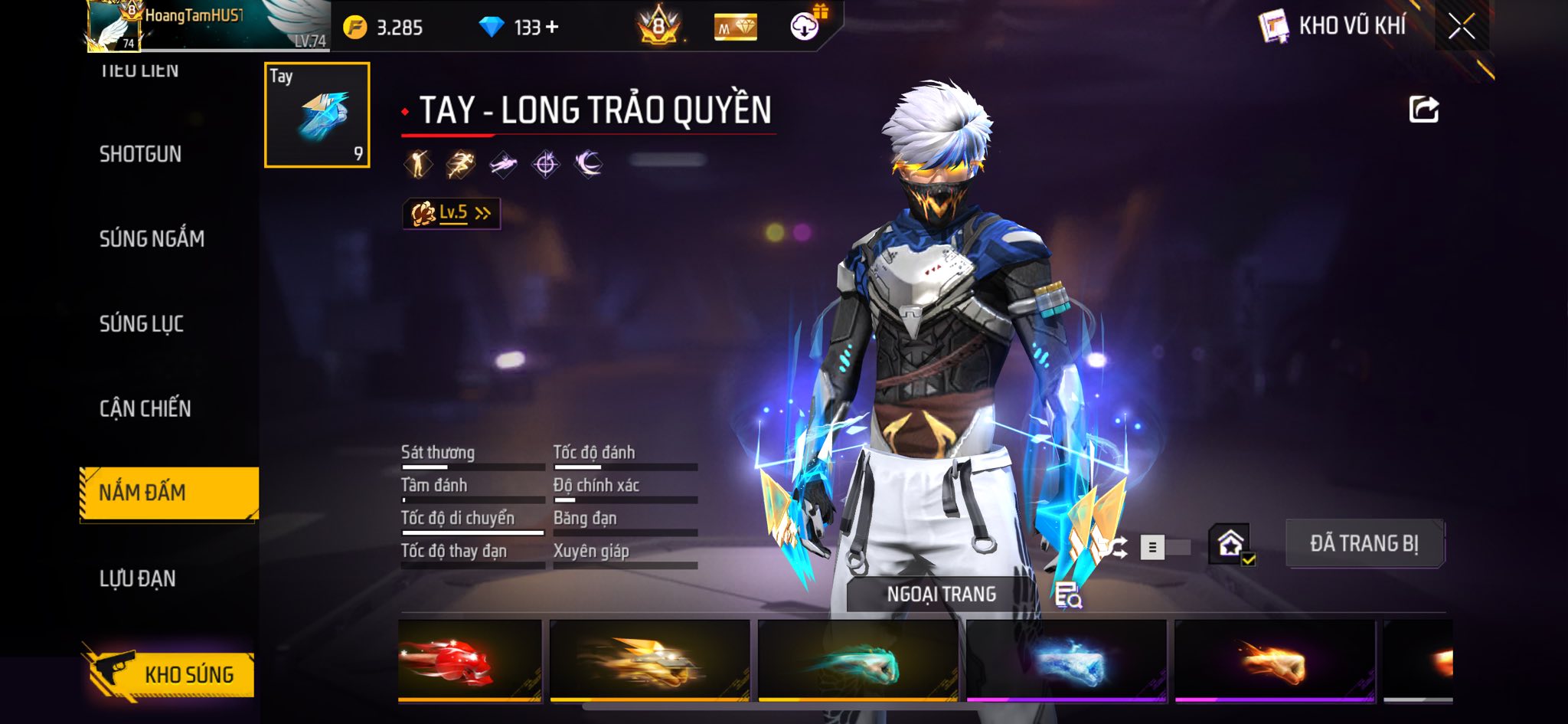
Task: Close the weapon vault screen
Action: point(1461,27)
